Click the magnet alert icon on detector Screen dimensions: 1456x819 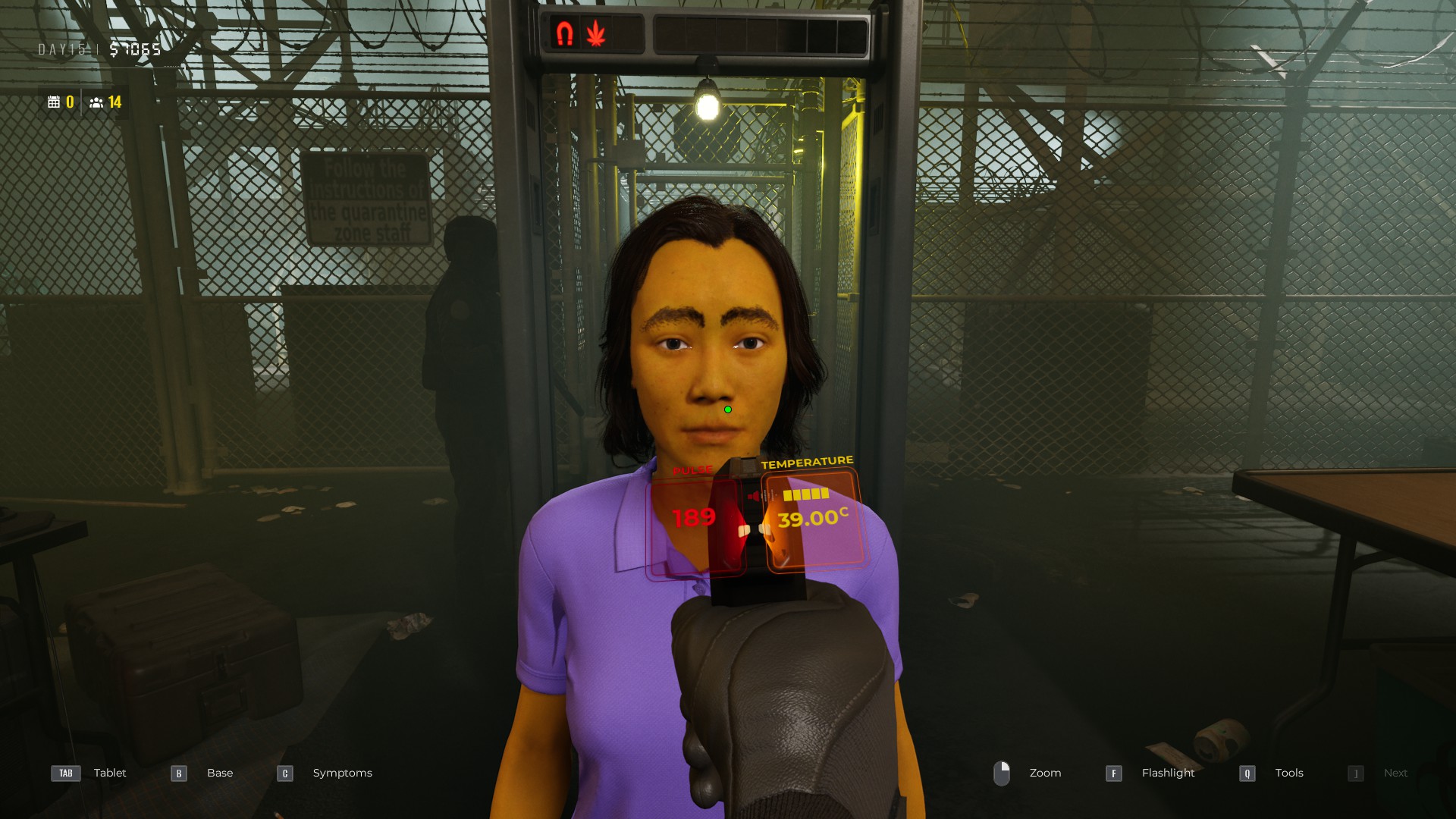pos(565,32)
